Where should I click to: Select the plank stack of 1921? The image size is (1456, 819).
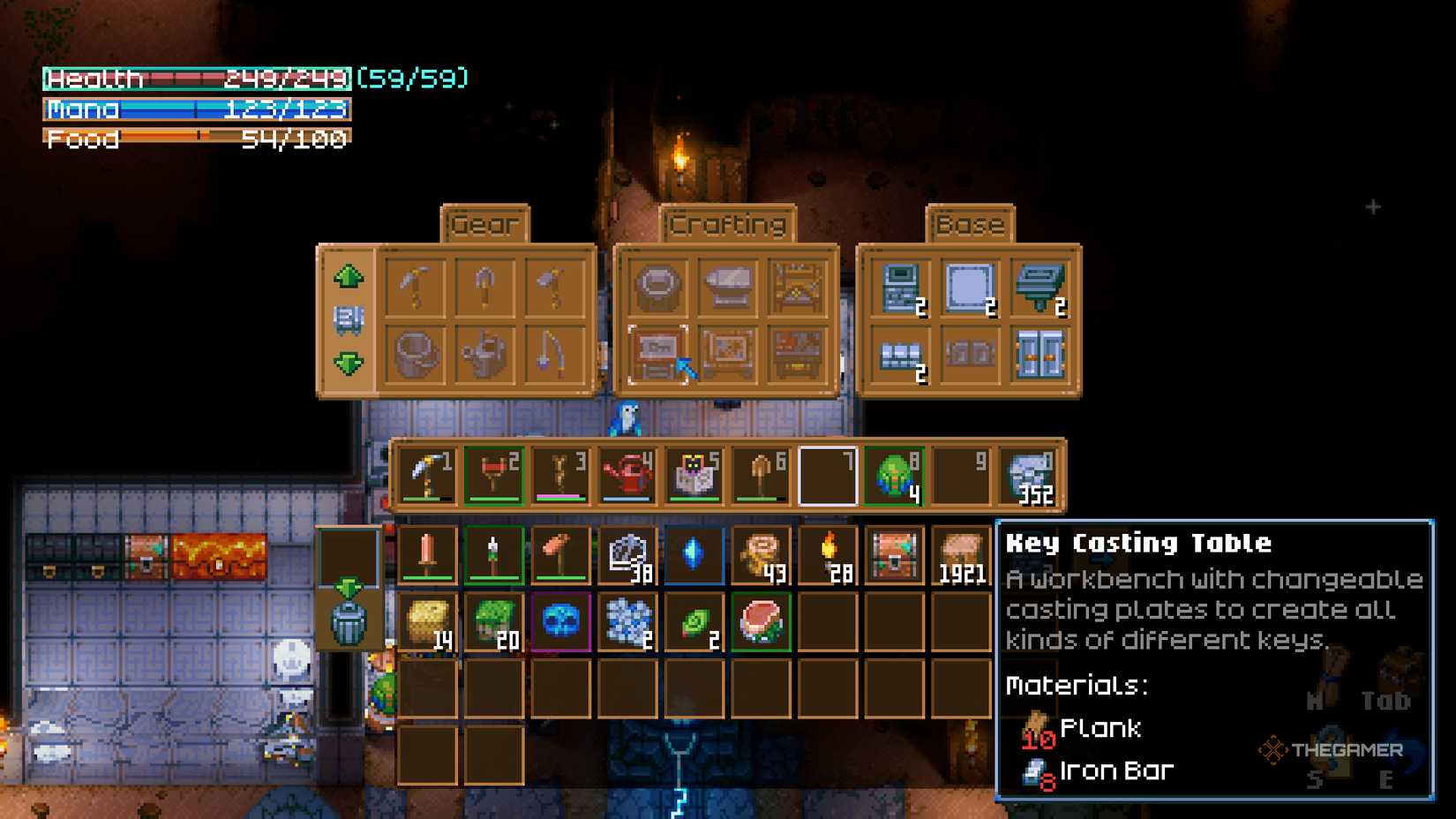[961, 556]
